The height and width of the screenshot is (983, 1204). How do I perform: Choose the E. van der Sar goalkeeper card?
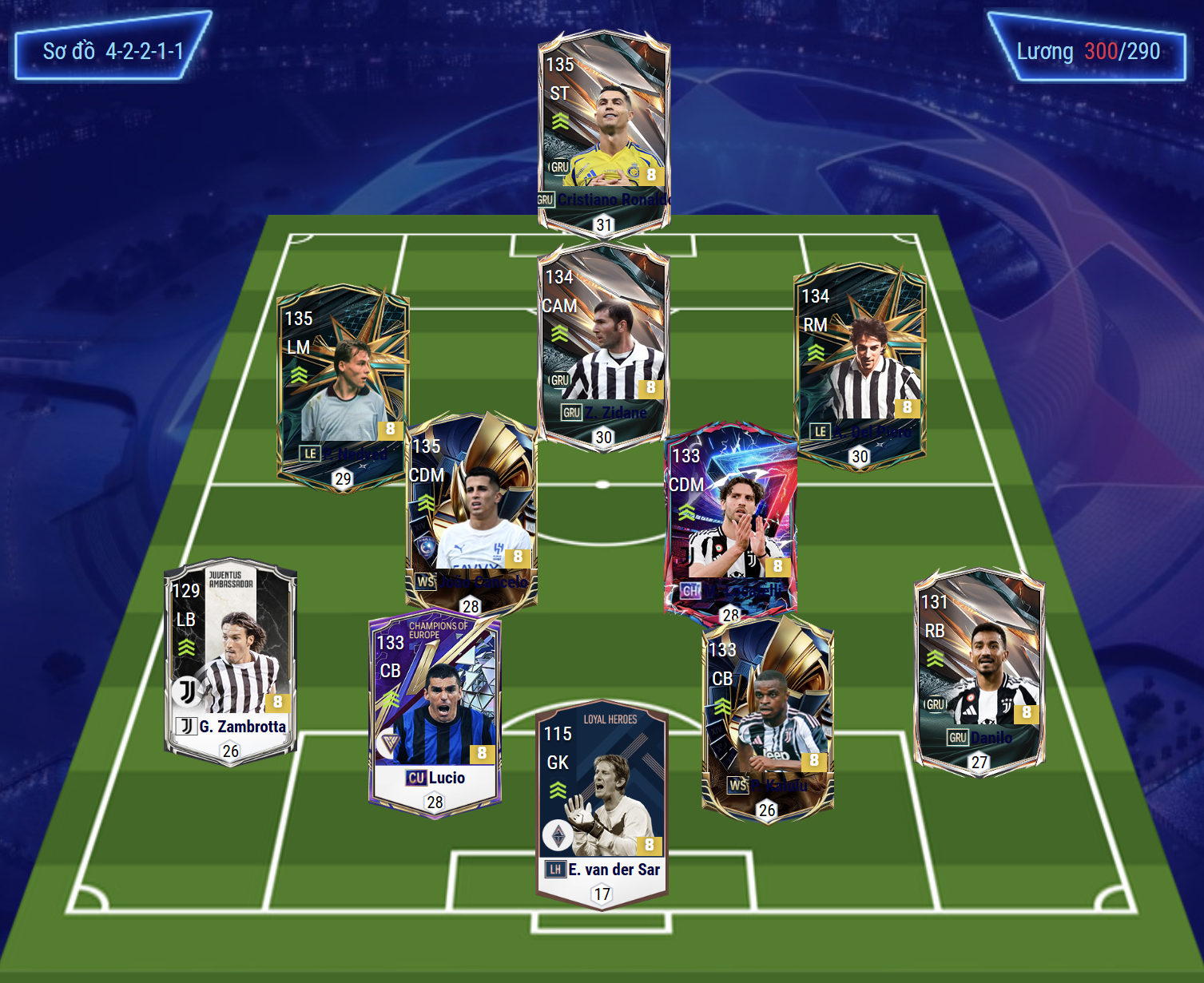click(x=602, y=803)
